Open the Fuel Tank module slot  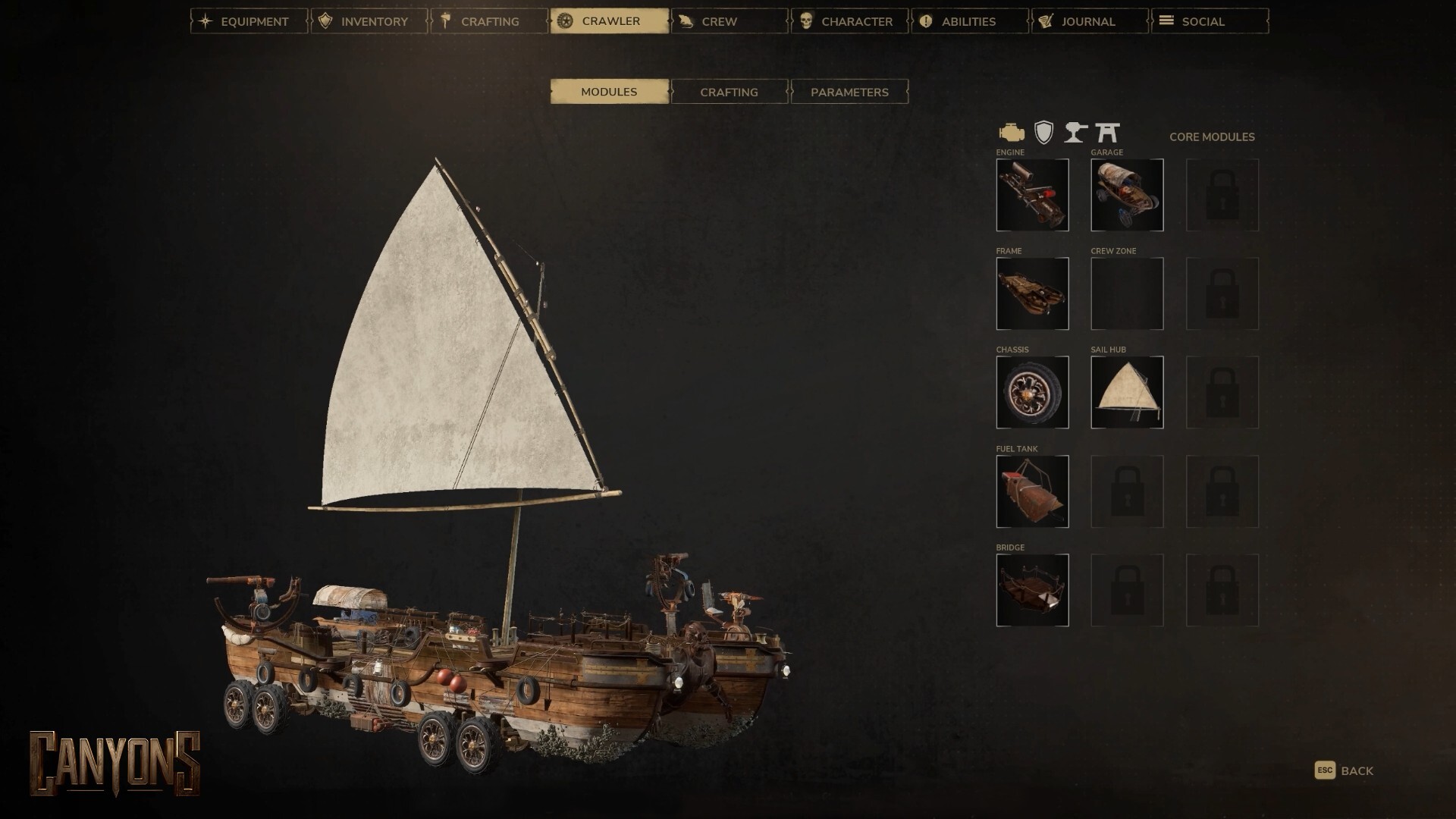pyautogui.click(x=1032, y=491)
